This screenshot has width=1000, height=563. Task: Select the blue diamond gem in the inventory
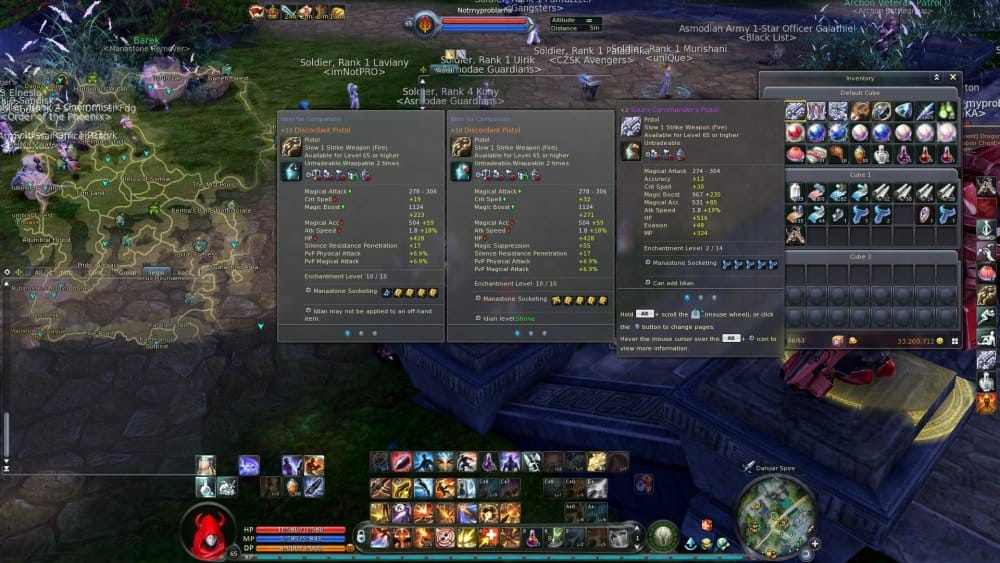click(x=903, y=111)
